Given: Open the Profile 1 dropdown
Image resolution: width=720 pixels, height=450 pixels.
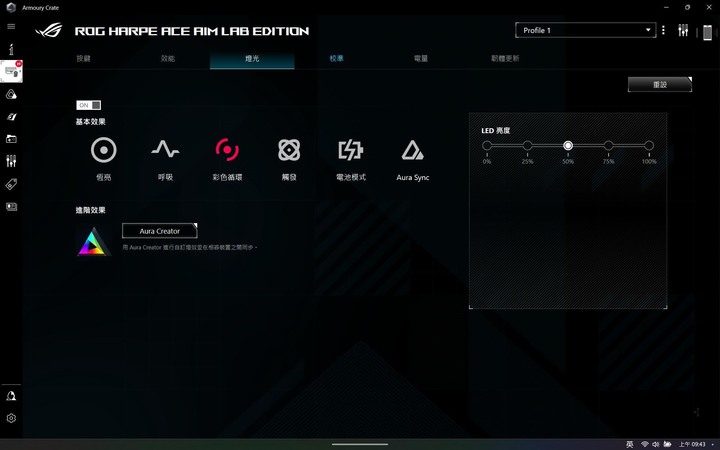Looking at the screenshot, I should coord(585,31).
